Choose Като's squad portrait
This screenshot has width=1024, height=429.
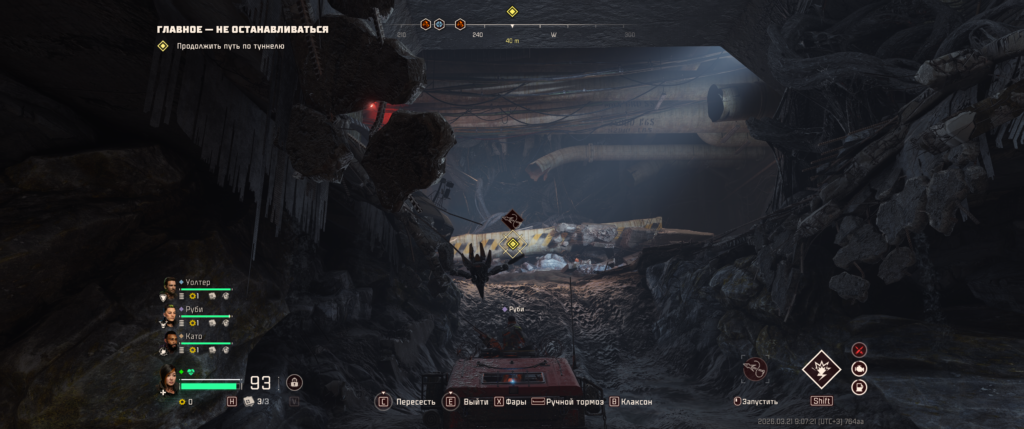pyautogui.click(x=170, y=340)
